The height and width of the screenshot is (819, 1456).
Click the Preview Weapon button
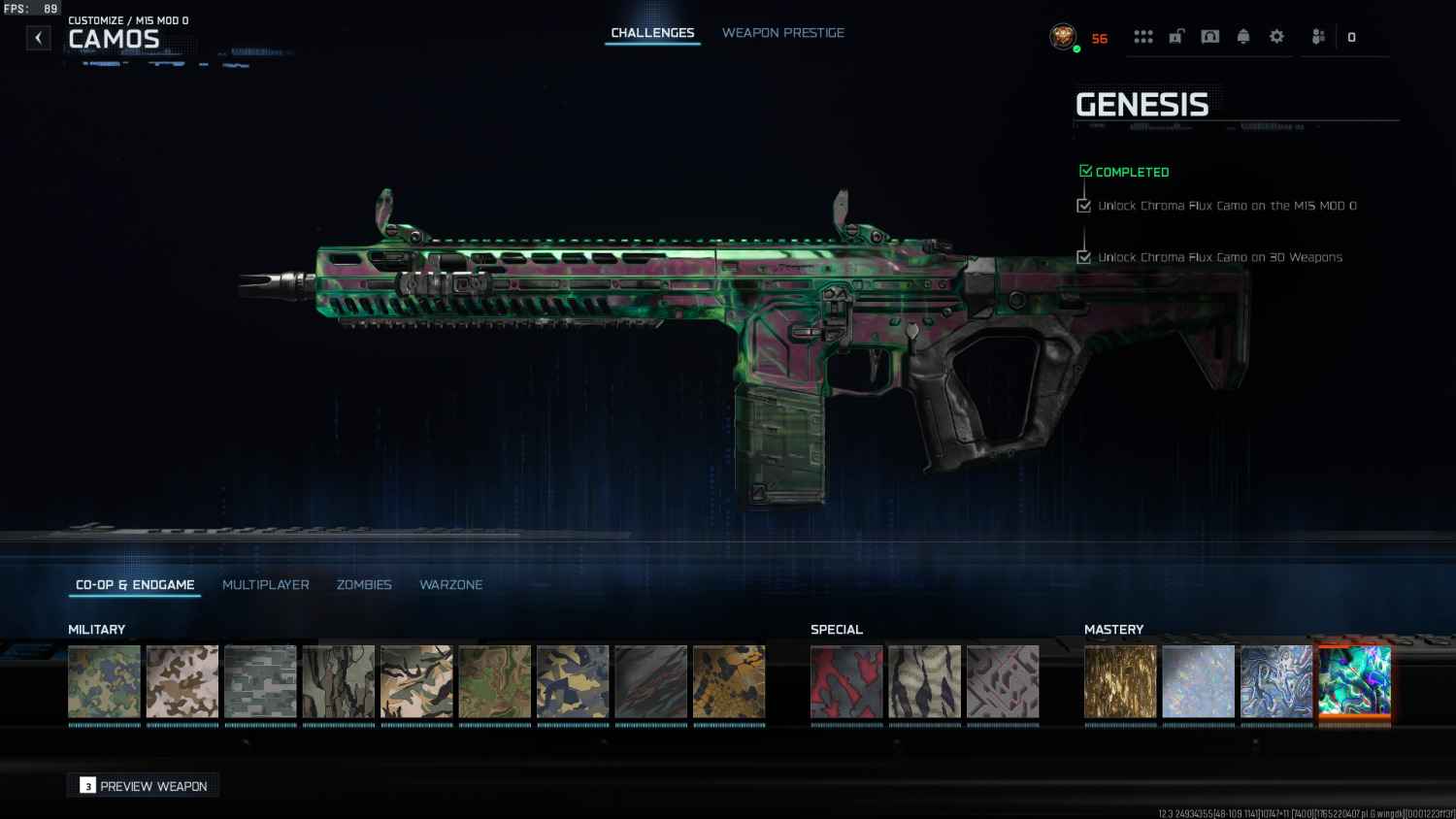click(144, 786)
